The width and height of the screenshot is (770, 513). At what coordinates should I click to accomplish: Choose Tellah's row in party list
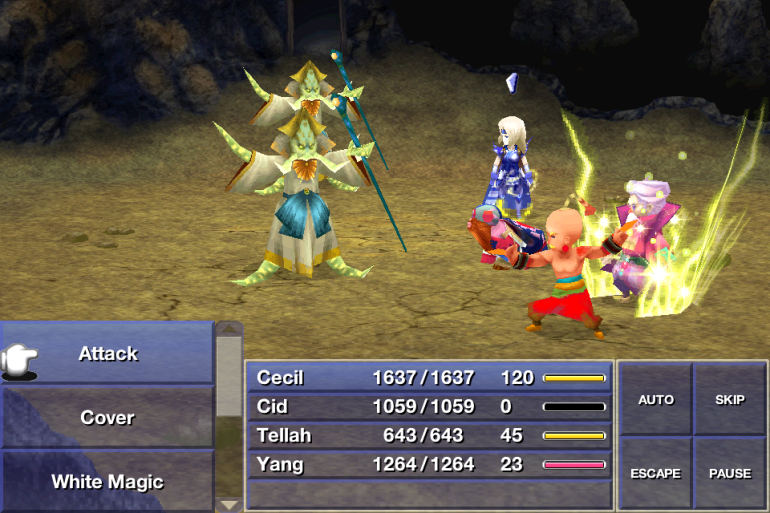(x=430, y=436)
